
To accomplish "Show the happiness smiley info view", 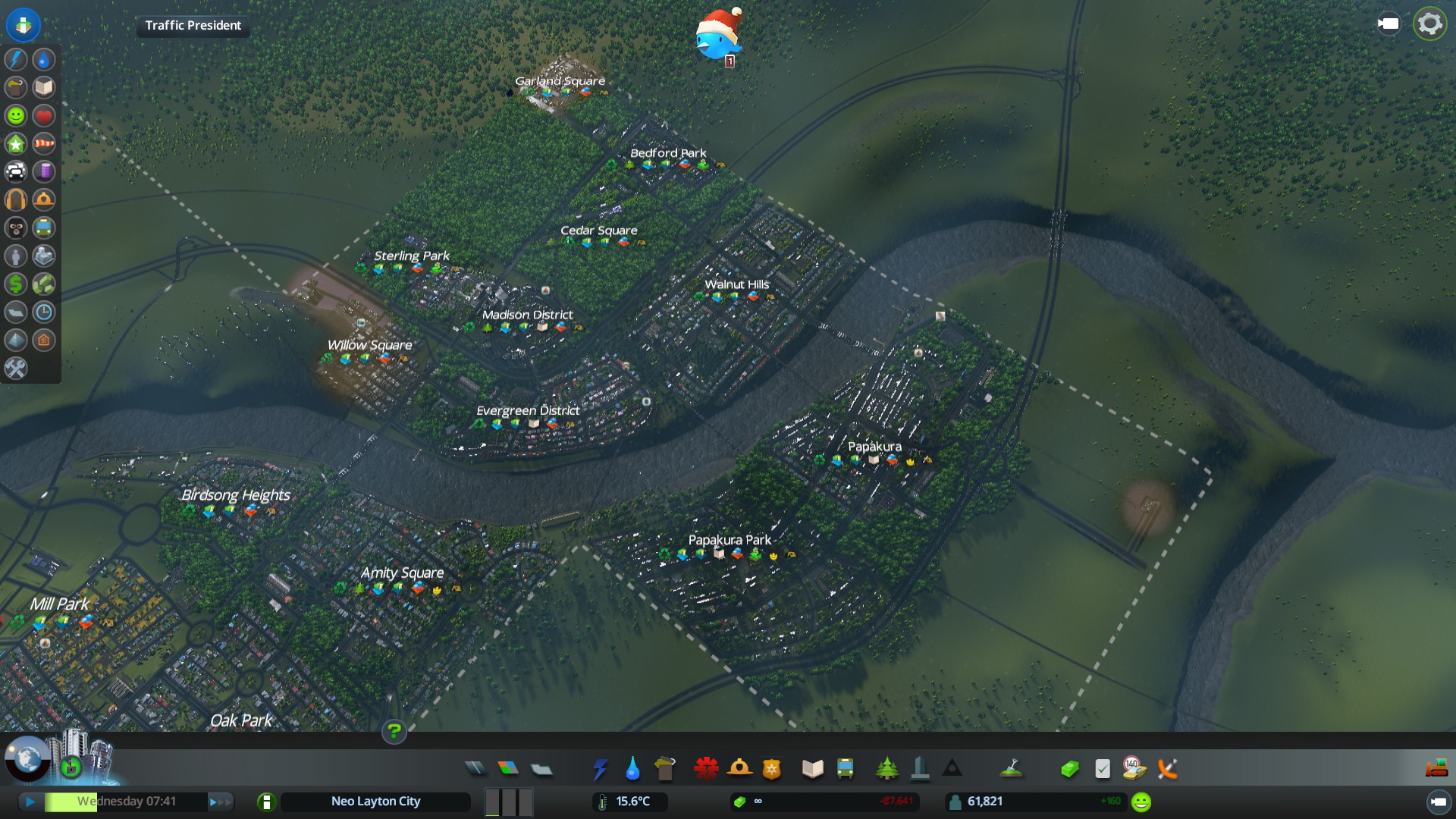I will click(16, 115).
